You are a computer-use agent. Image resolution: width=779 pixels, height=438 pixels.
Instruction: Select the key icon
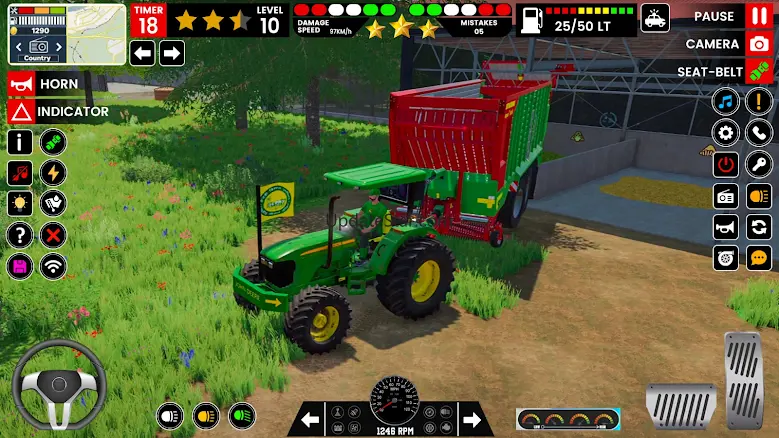pos(759,164)
